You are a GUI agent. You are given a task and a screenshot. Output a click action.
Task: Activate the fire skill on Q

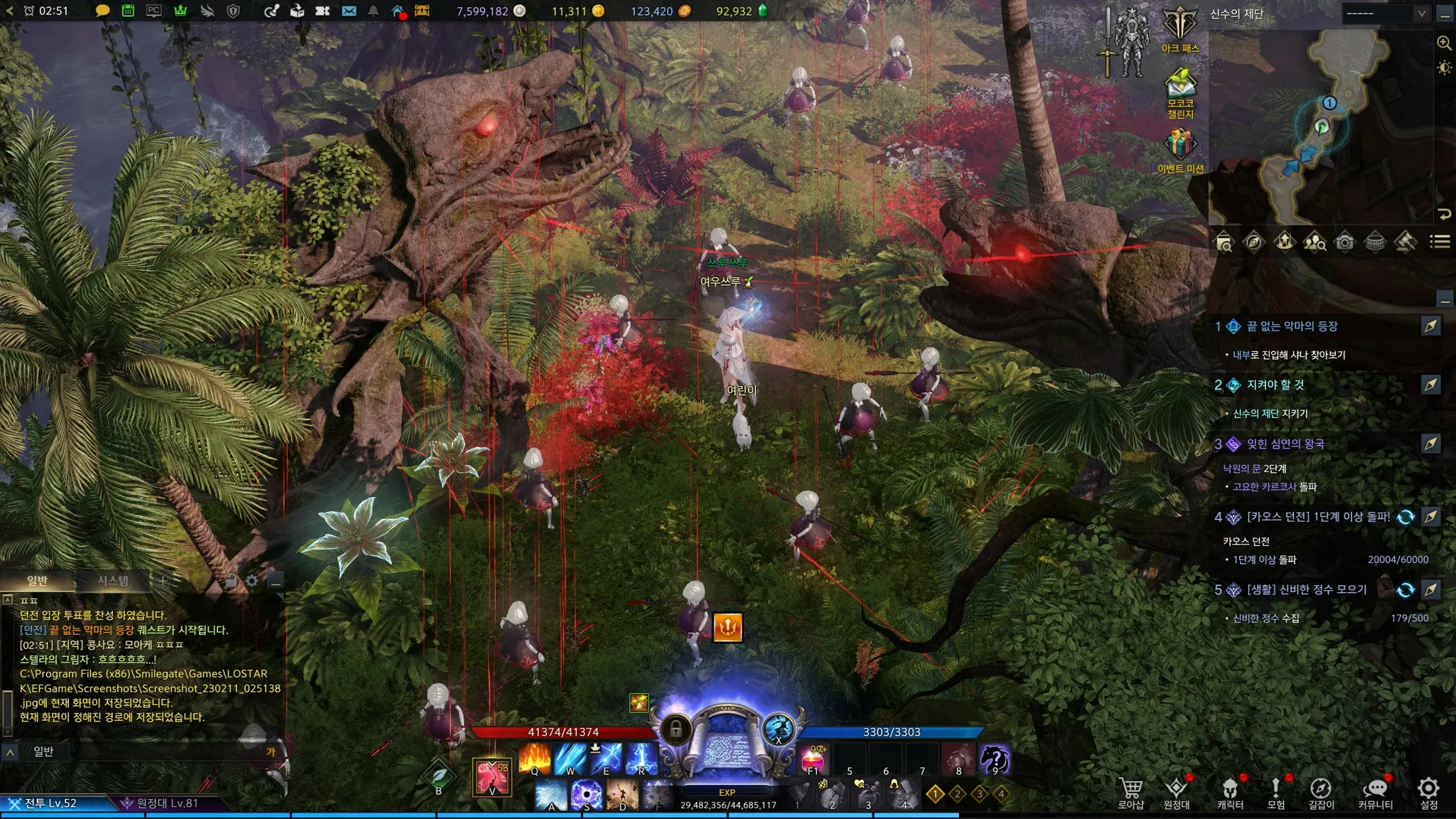[x=535, y=759]
